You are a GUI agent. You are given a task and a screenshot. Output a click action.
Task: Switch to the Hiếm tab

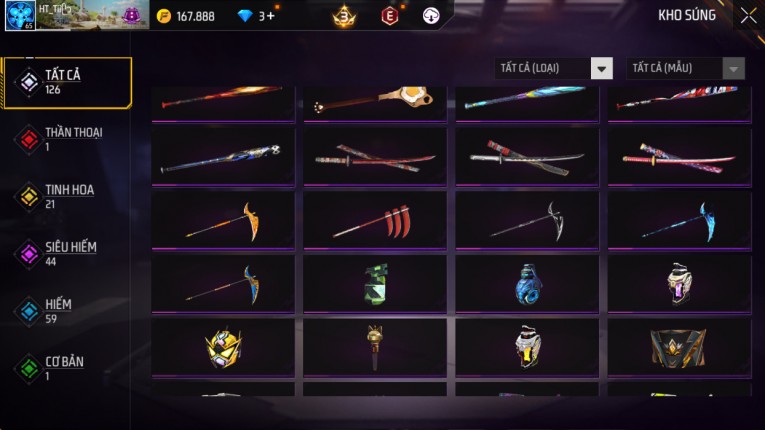click(66, 310)
